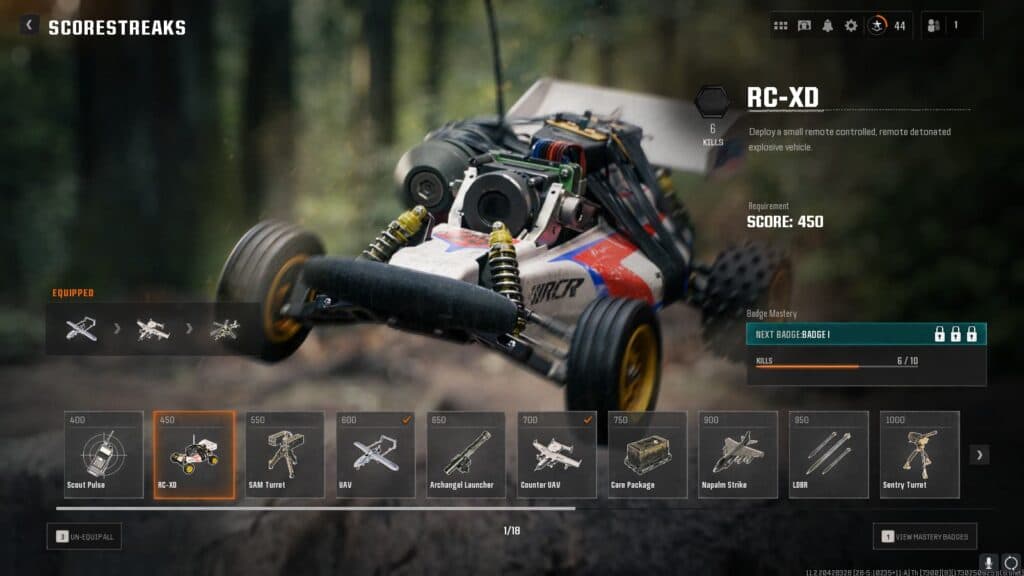Select the Care Package scorestreak
Image resolution: width=1024 pixels, height=576 pixels.
[x=647, y=454]
